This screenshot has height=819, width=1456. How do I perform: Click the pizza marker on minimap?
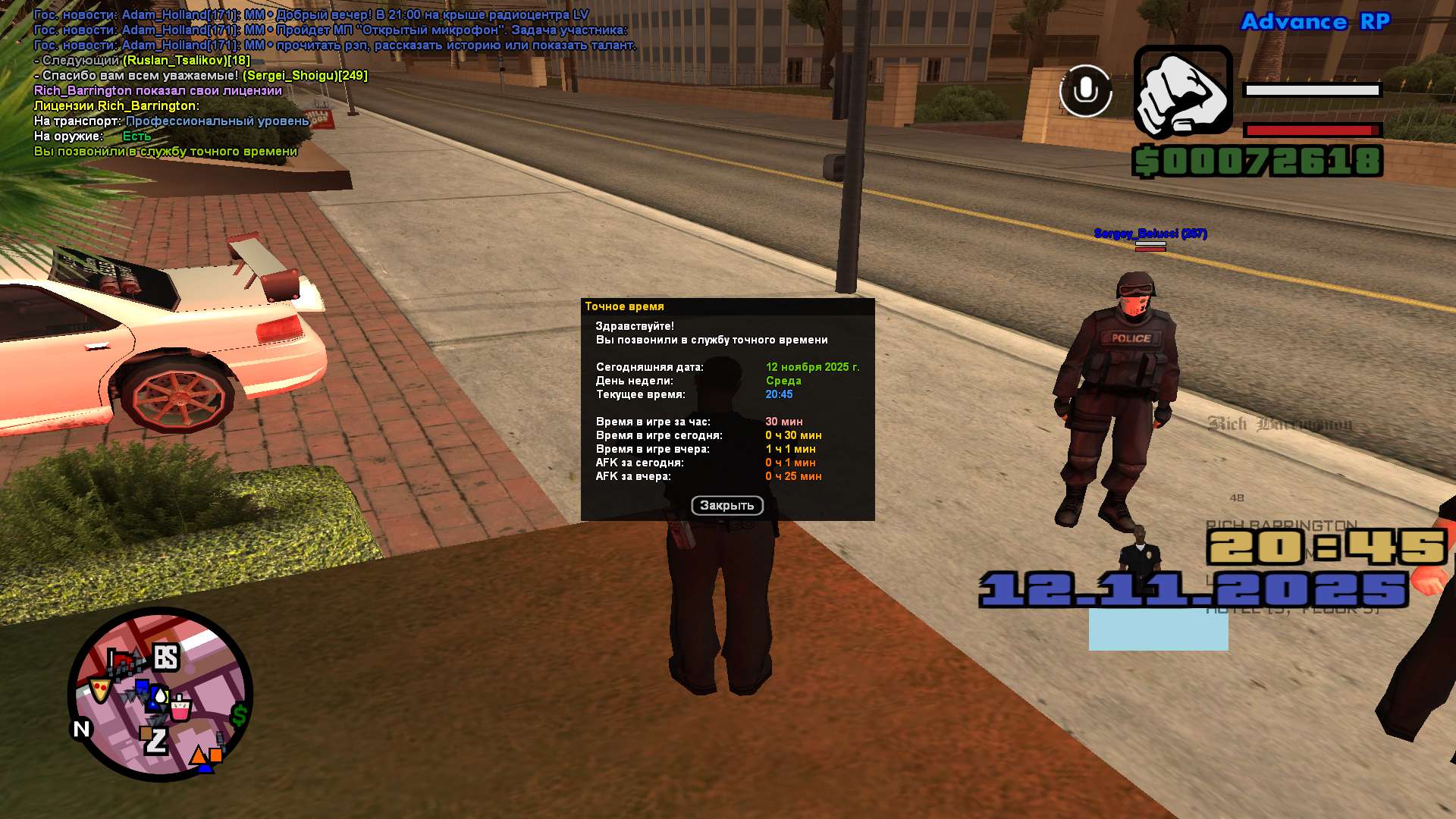pos(99,689)
